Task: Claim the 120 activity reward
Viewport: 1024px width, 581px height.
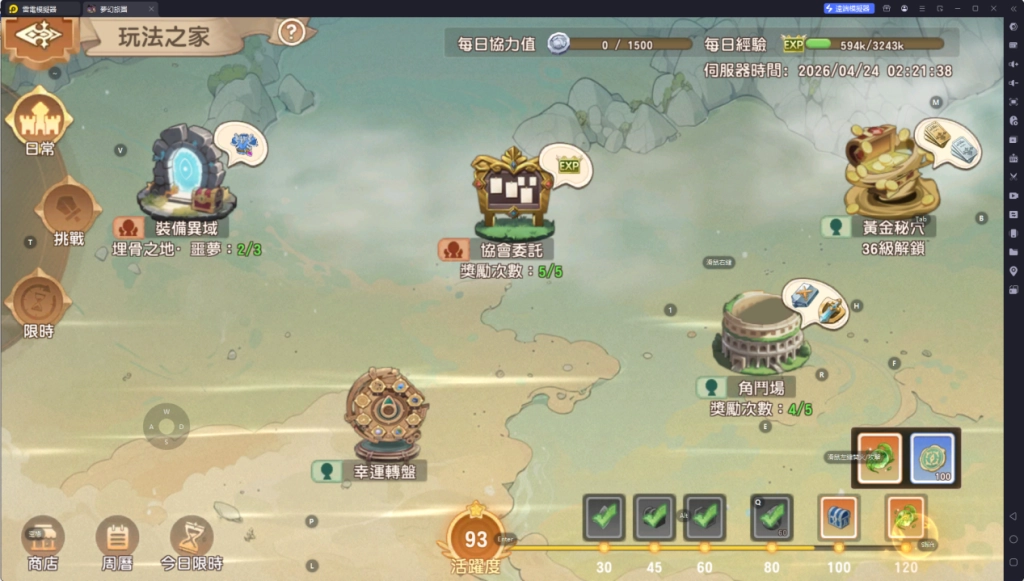Action: (x=906, y=517)
